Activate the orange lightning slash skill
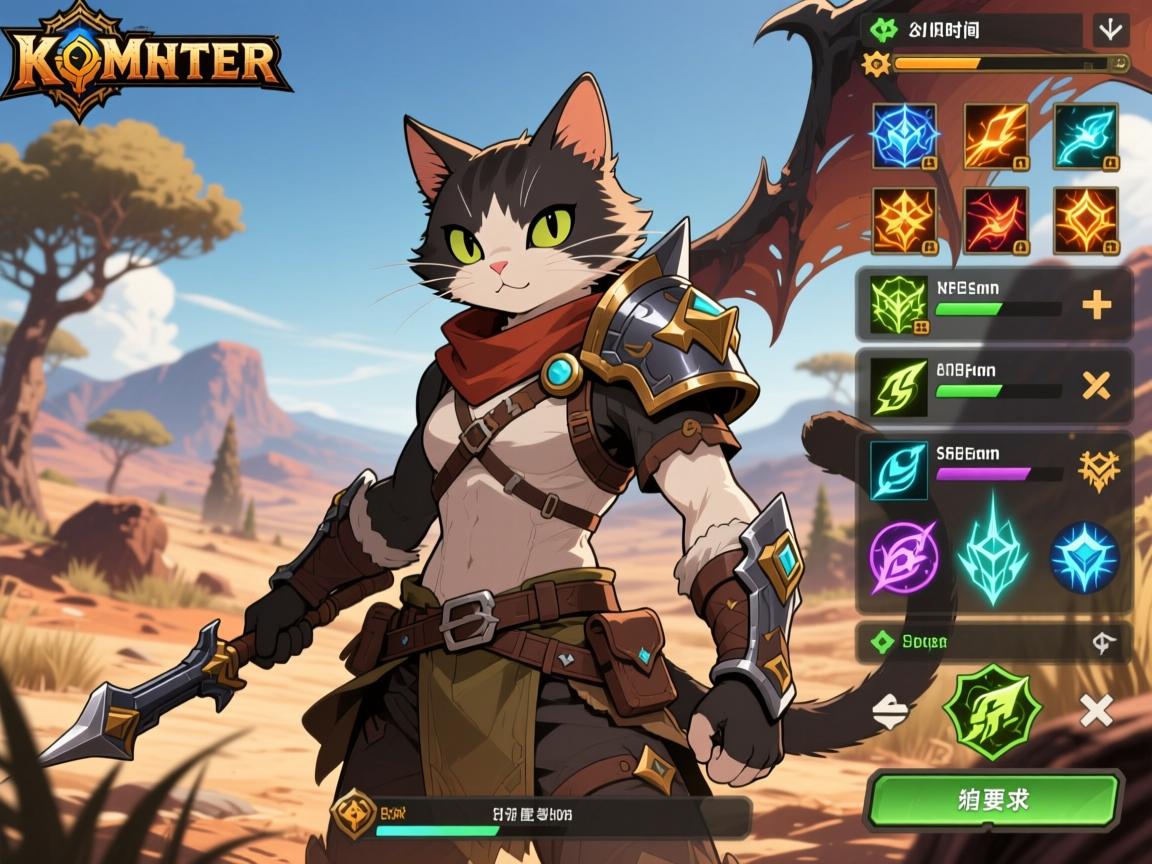 click(x=996, y=136)
